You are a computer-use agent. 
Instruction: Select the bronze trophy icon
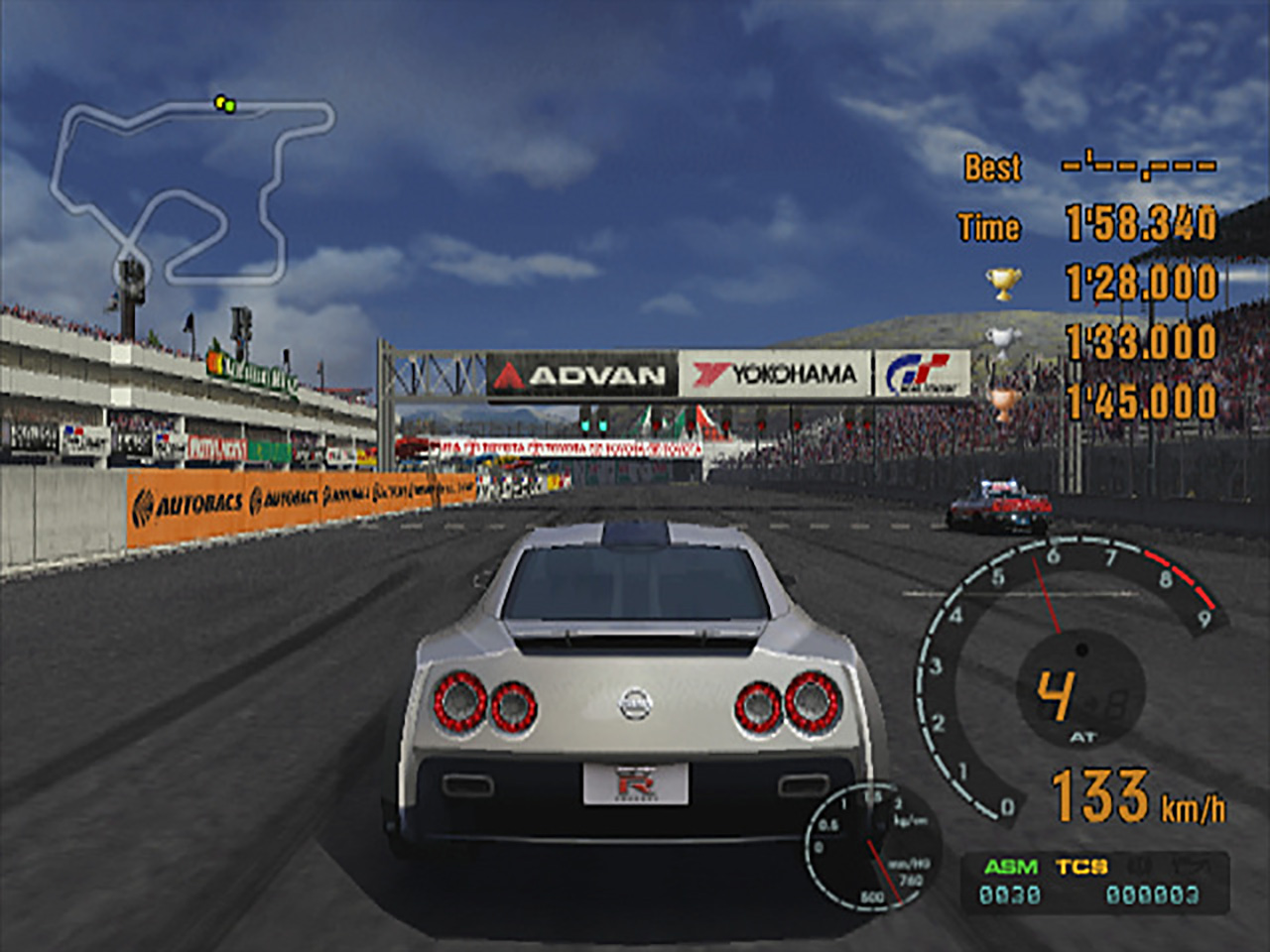[x=1003, y=402]
